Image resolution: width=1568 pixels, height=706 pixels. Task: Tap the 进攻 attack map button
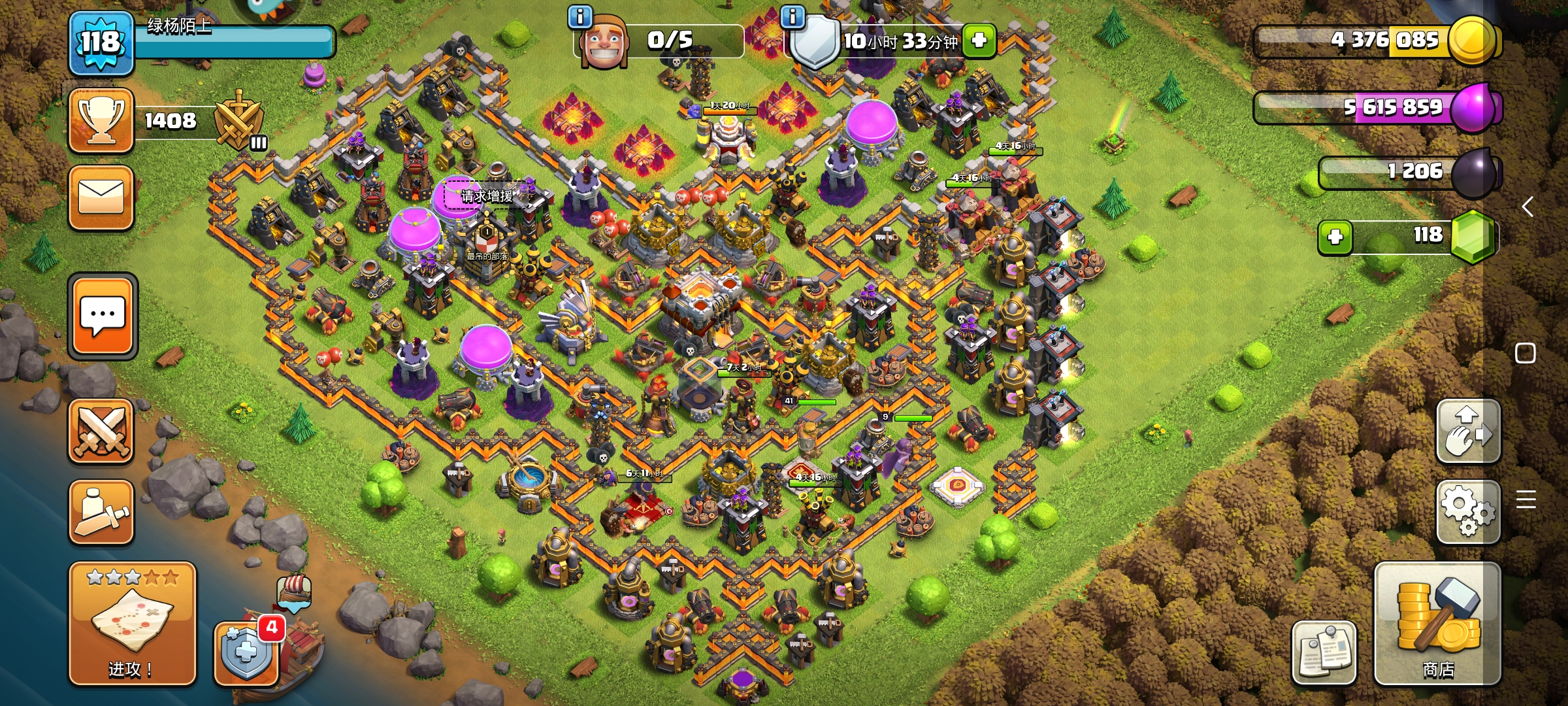click(x=132, y=624)
